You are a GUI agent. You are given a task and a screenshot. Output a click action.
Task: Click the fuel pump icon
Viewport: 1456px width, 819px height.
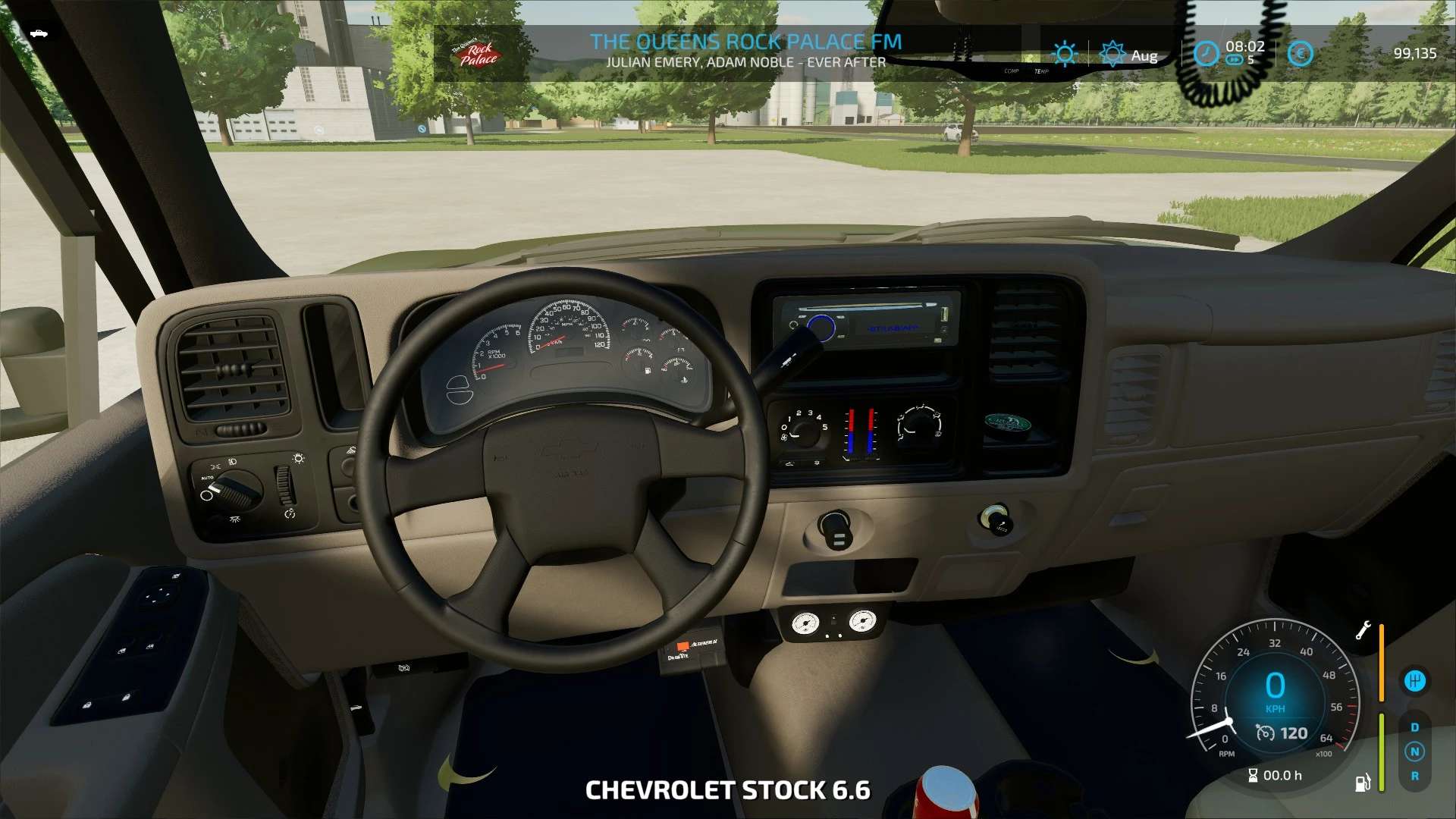(x=1363, y=783)
